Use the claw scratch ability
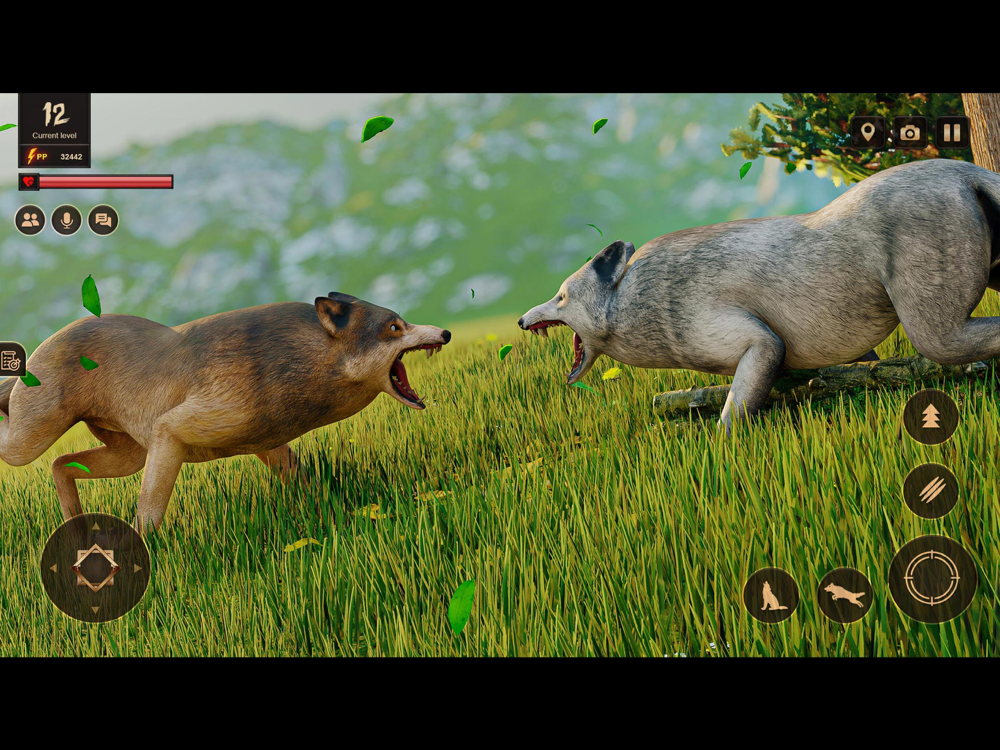 [x=931, y=491]
